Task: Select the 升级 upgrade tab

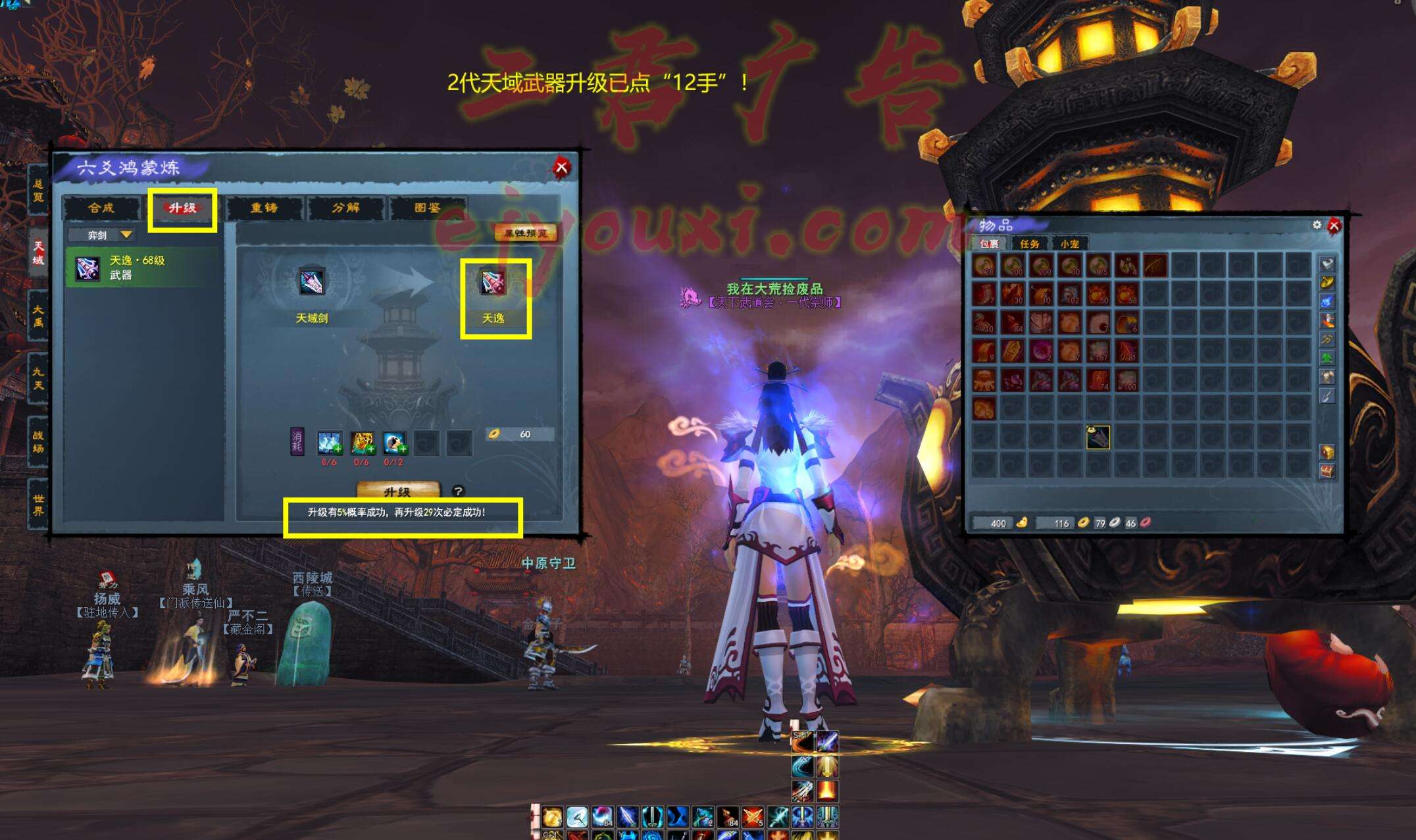Action: pos(182,208)
